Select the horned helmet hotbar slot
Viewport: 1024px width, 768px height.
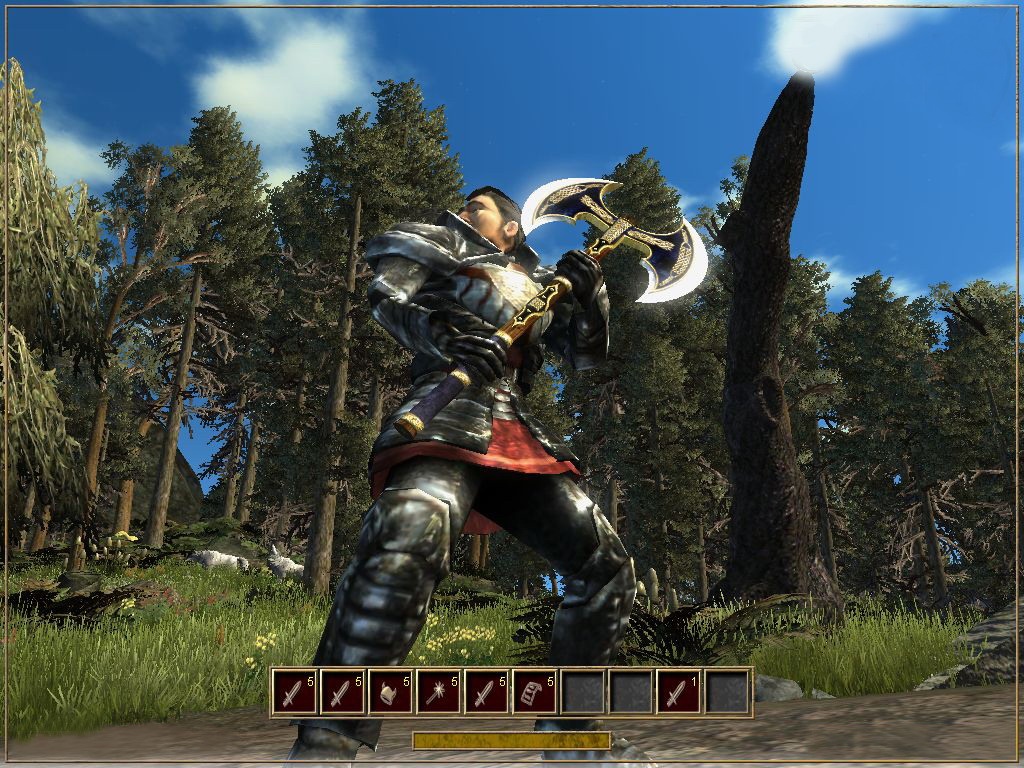tap(391, 692)
